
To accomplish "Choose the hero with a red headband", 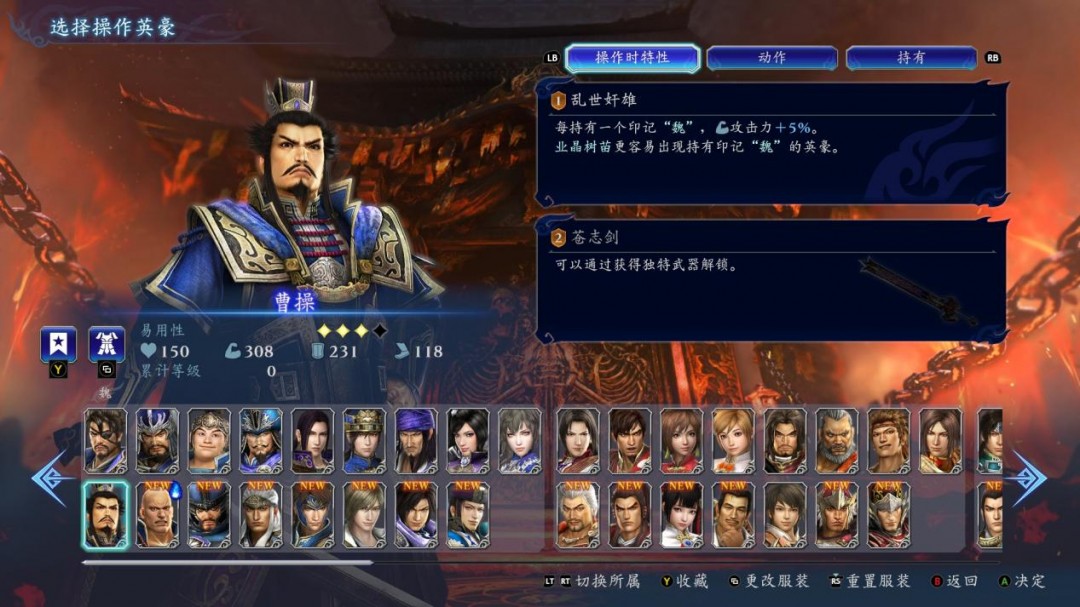I will 889,440.
